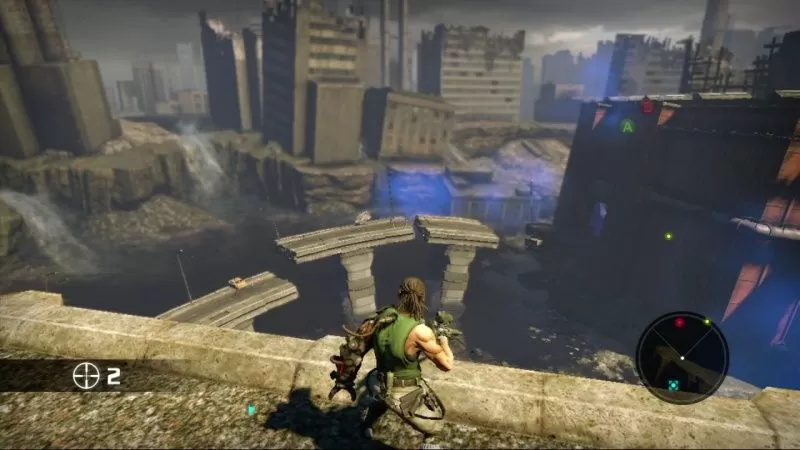
Task: Click the circular radar minimap
Action: (681, 357)
